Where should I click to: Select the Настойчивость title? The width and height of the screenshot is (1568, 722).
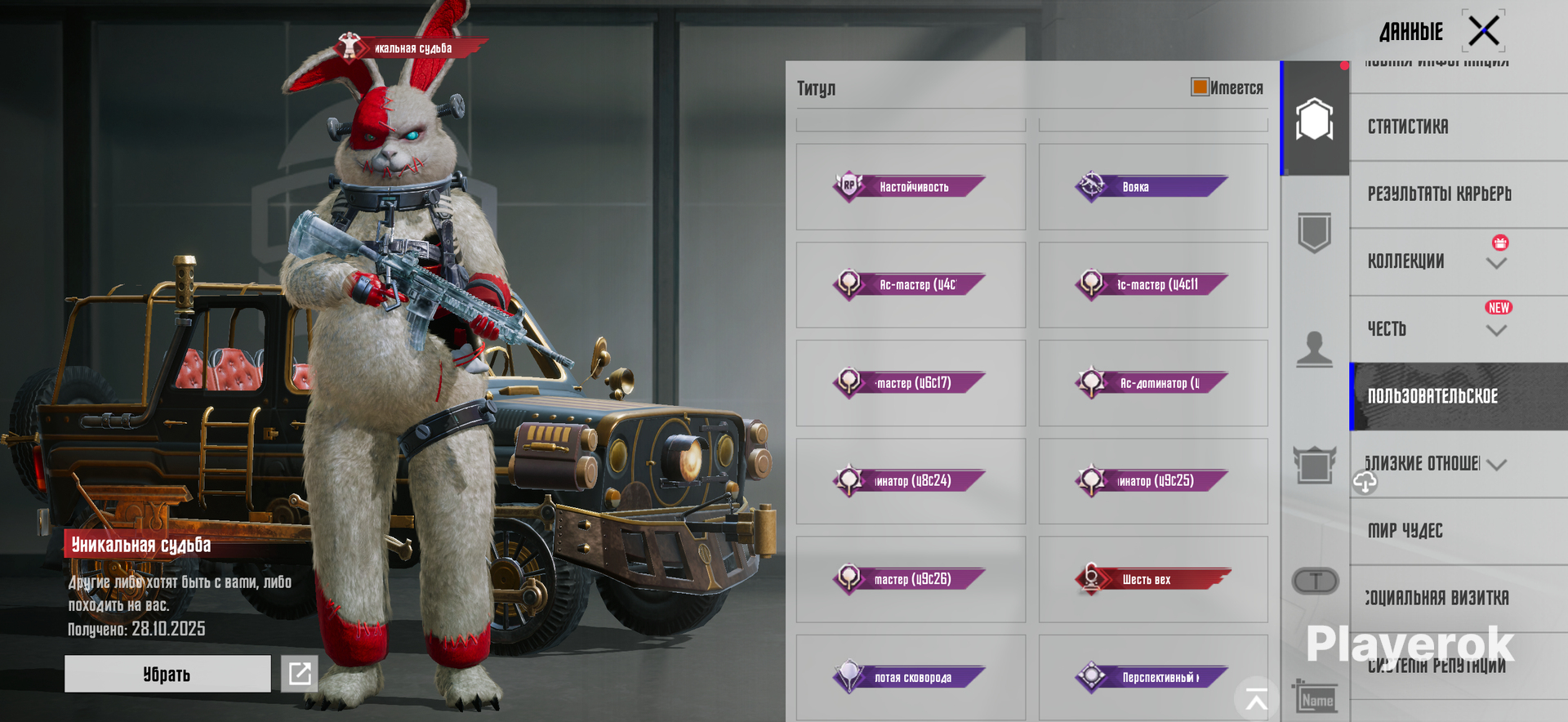[910, 187]
